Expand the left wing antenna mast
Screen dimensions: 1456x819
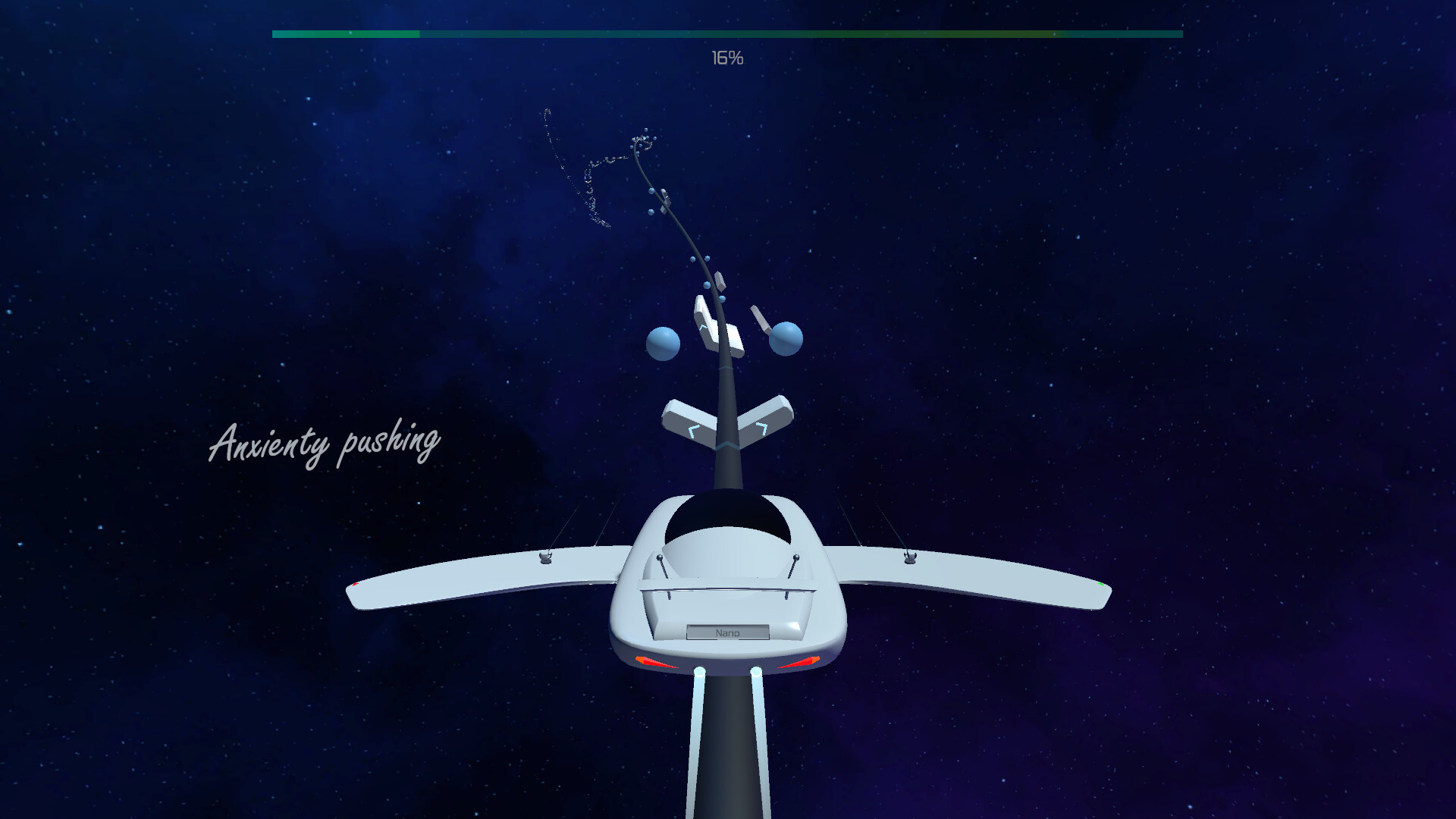(x=546, y=557)
